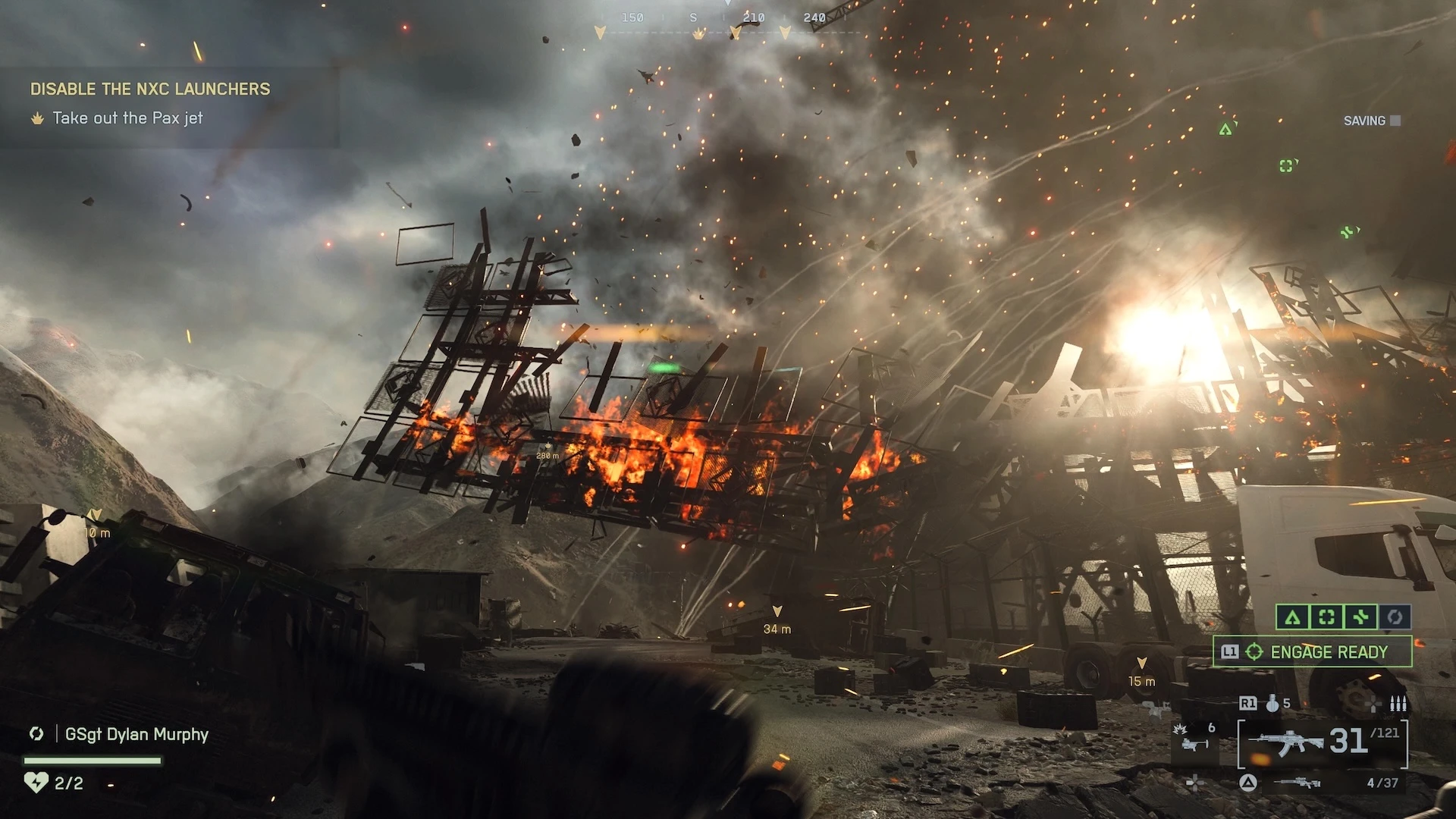Image resolution: width=1456 pixels, height=819 pixels.
Task: Select the green square bracket squad ability
Action: click(1326, 617)
